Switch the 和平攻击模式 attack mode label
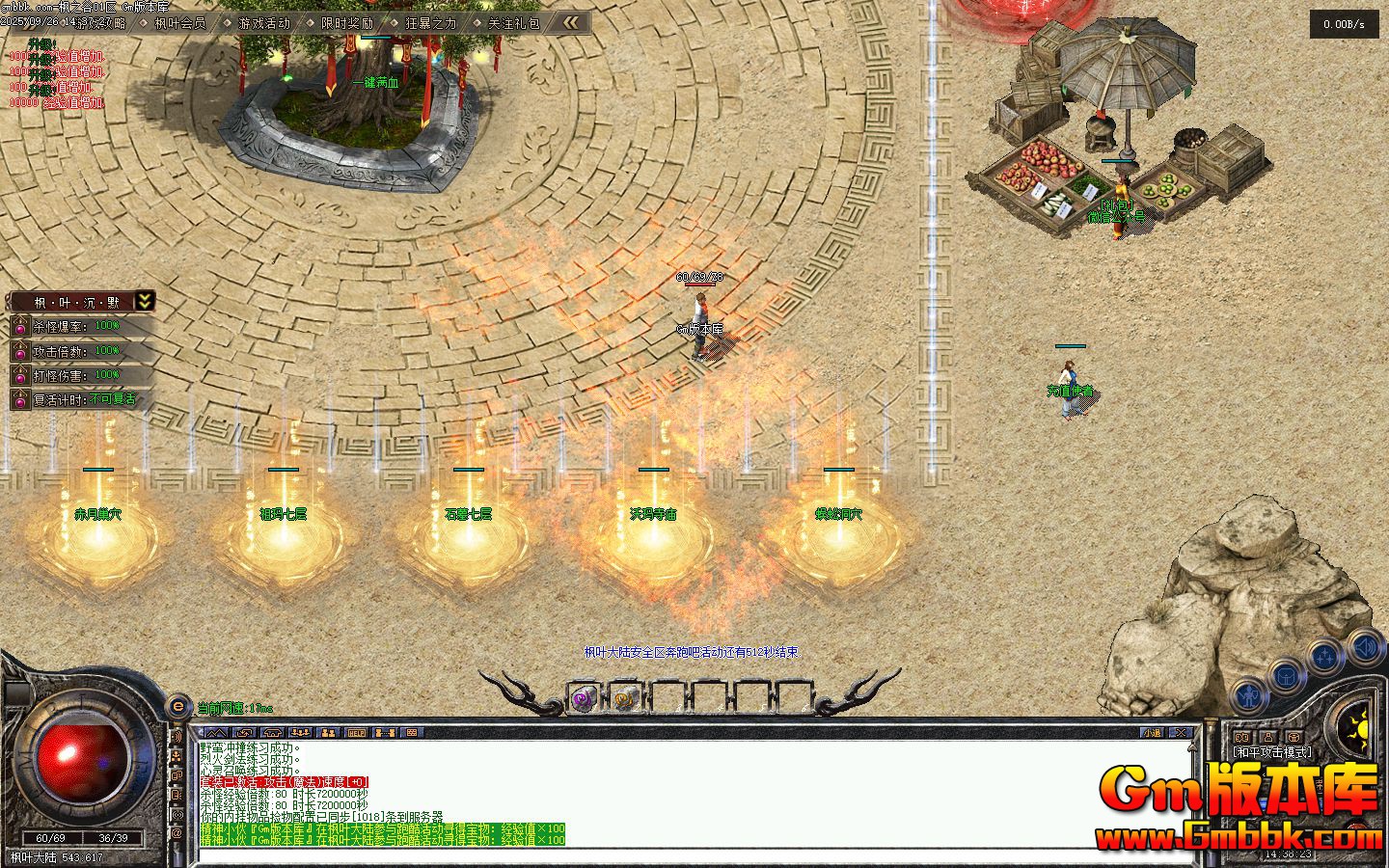The image size is (1389, 868). click(1271, 751)
